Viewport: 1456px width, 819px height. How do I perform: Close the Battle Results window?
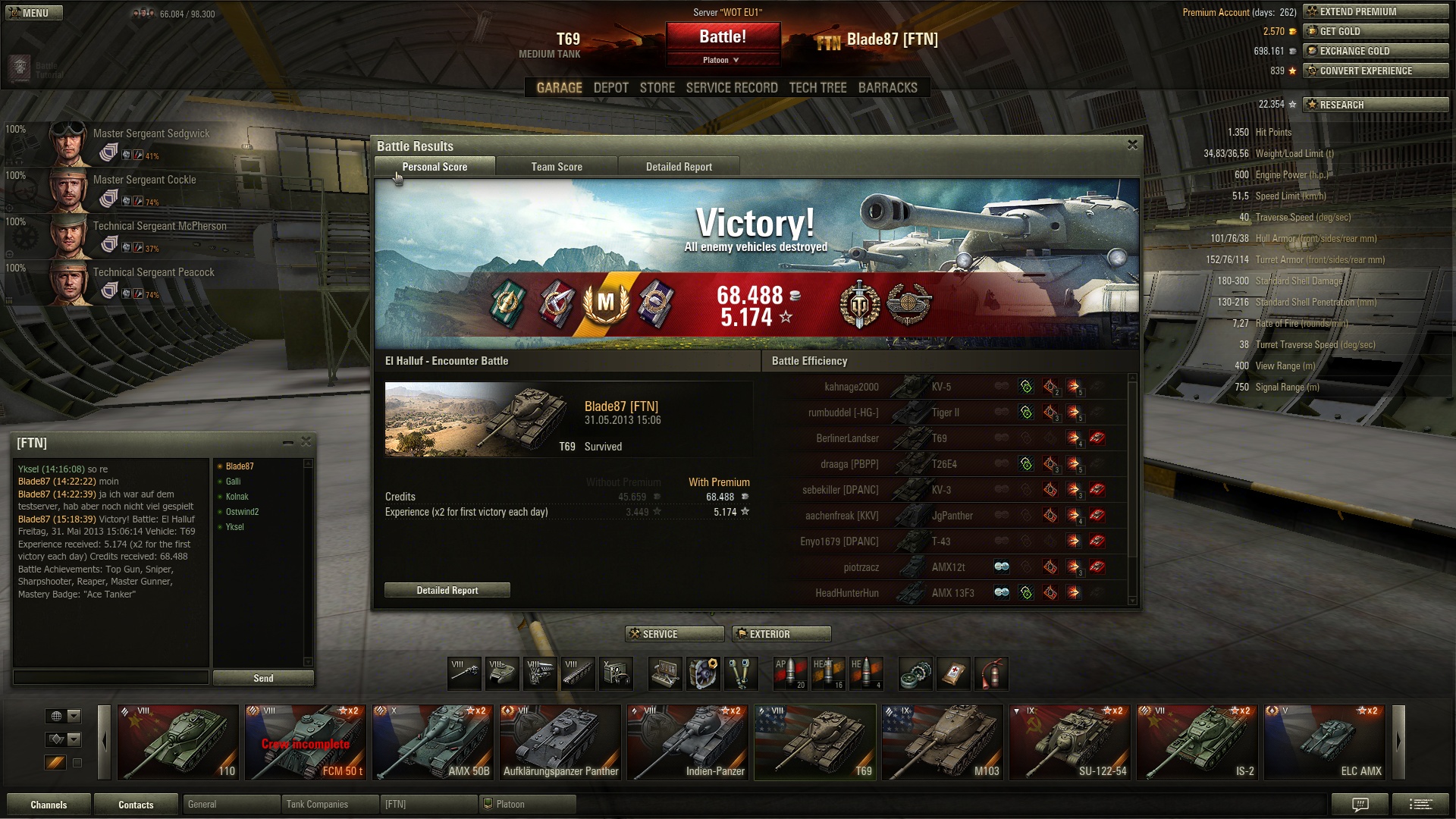1132,145
